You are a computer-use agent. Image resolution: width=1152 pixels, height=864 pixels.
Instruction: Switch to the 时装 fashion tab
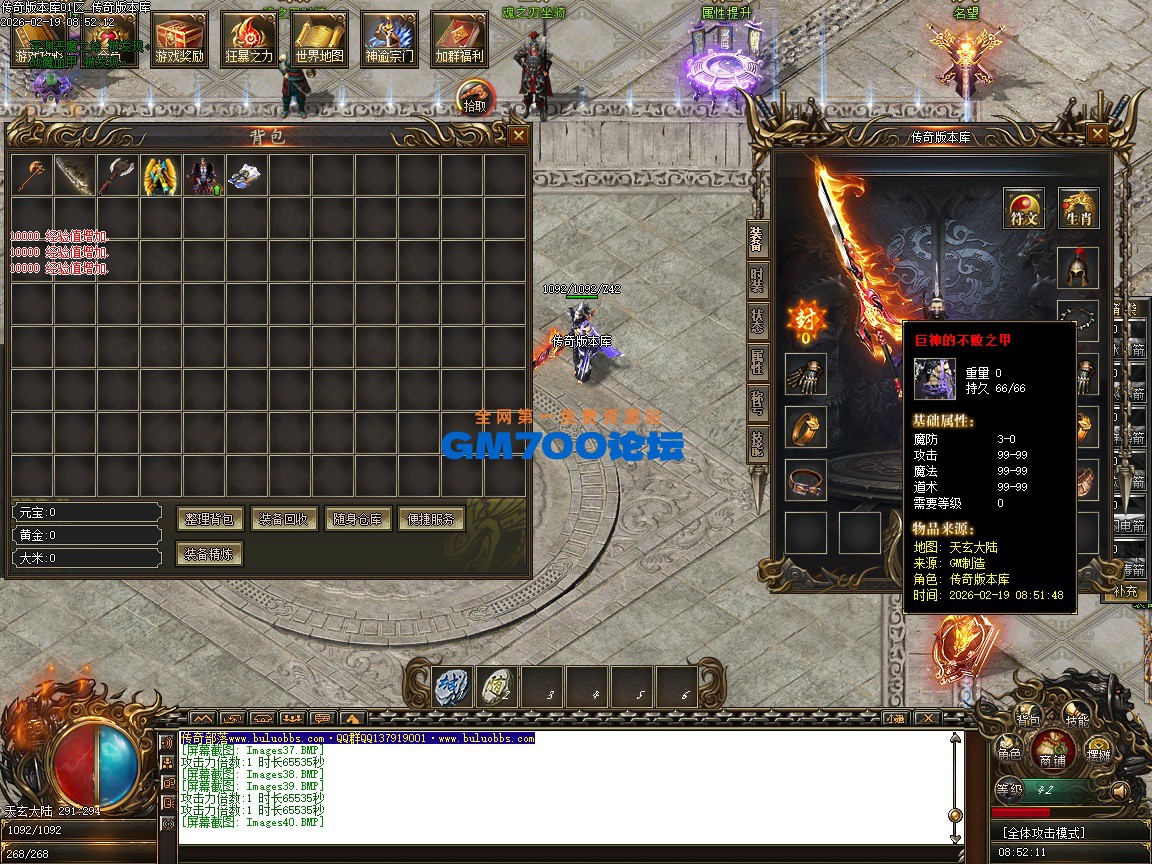(x=757, y=279)
